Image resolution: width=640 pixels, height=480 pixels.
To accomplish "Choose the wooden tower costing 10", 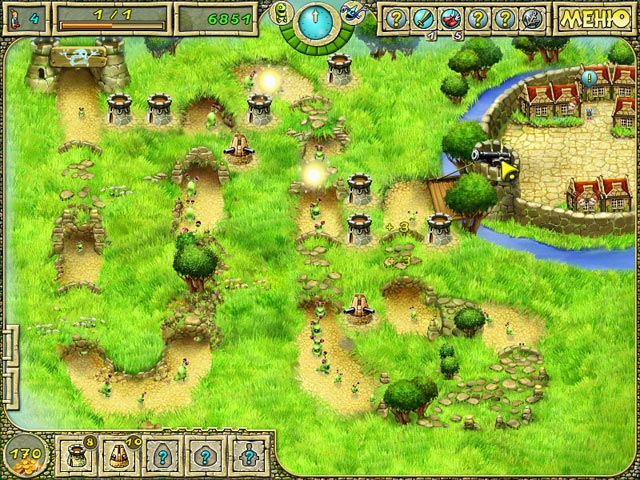I will 117,453.
